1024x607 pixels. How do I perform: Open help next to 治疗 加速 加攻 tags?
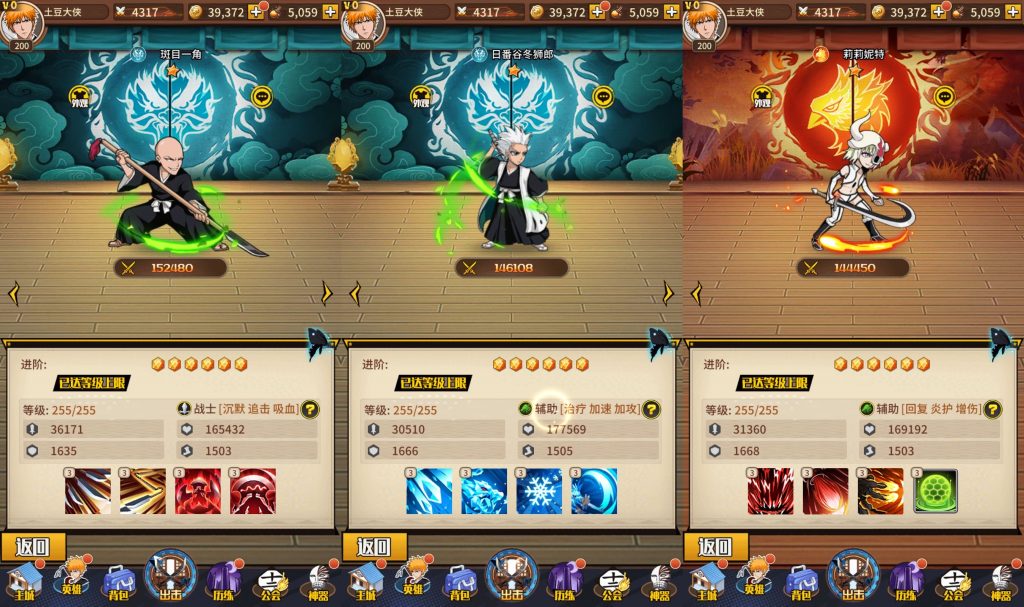[x=651, y=409]
